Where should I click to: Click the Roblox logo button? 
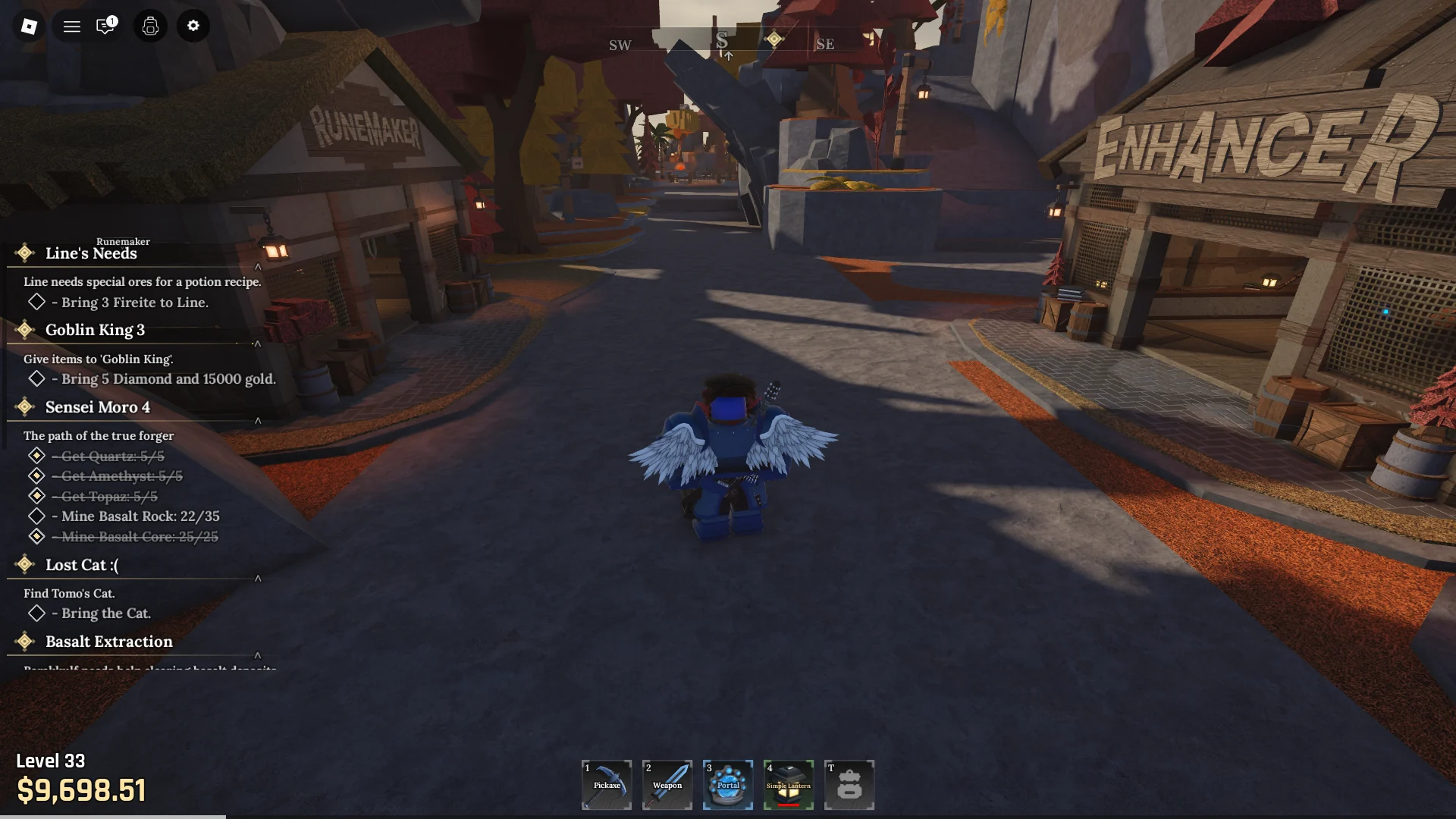click(x=30, y=26)
